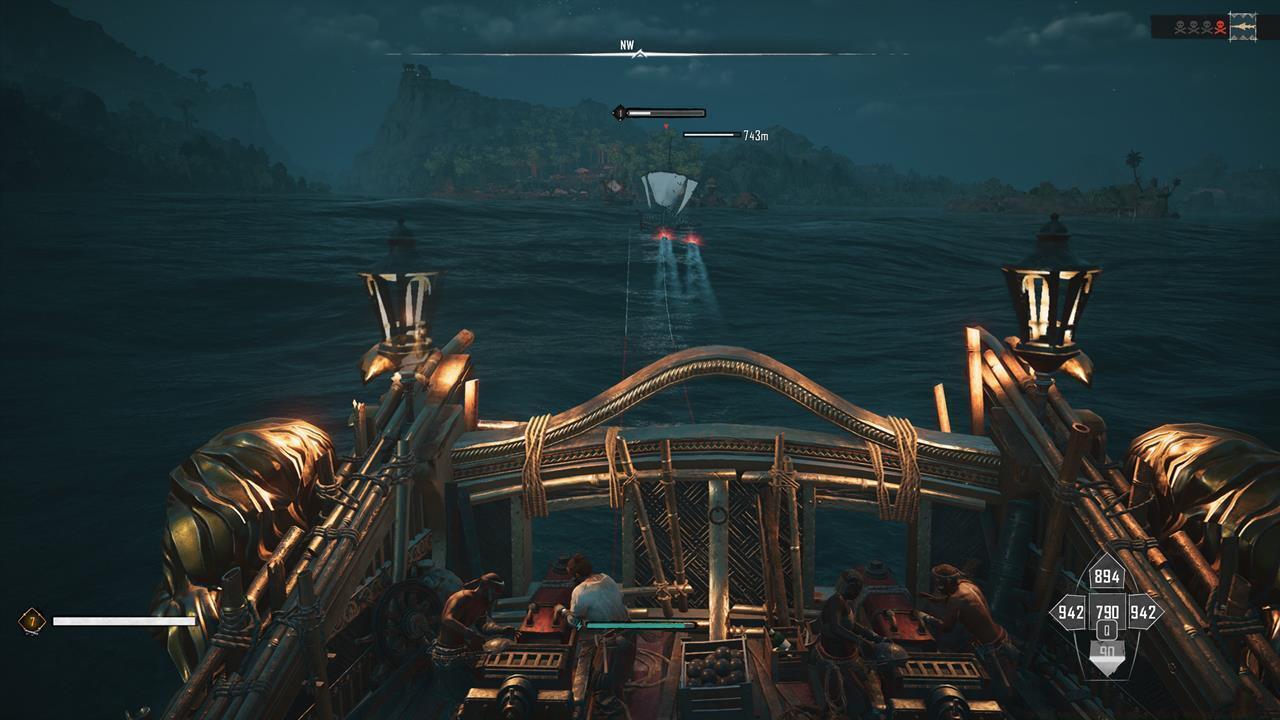Image resolution: width=1280 pixels, height=720 pixels.
Task: Expand the bottom hull arrow showing 90
Action: 1107,649
